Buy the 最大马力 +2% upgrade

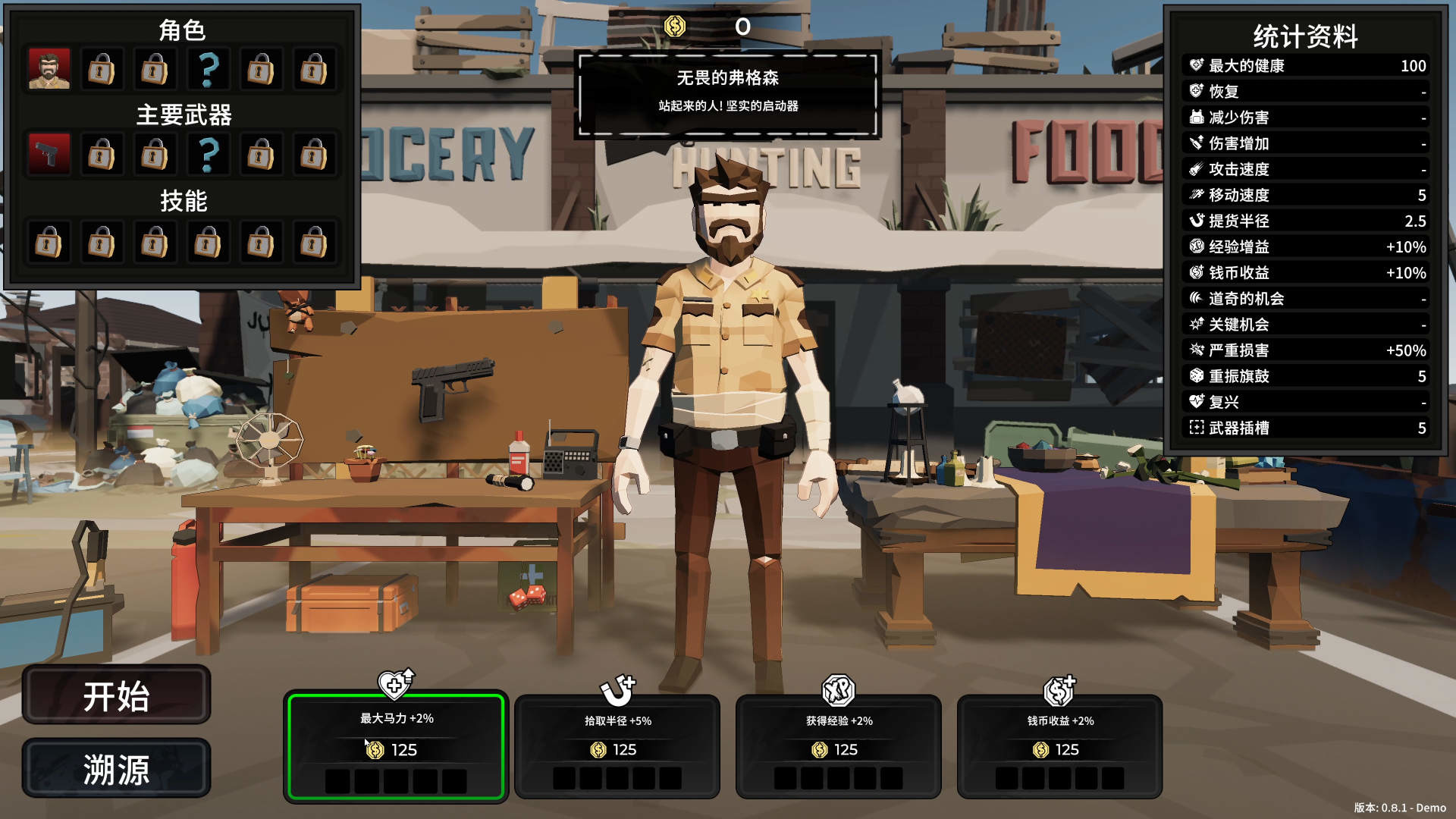[x=396, y=746]
